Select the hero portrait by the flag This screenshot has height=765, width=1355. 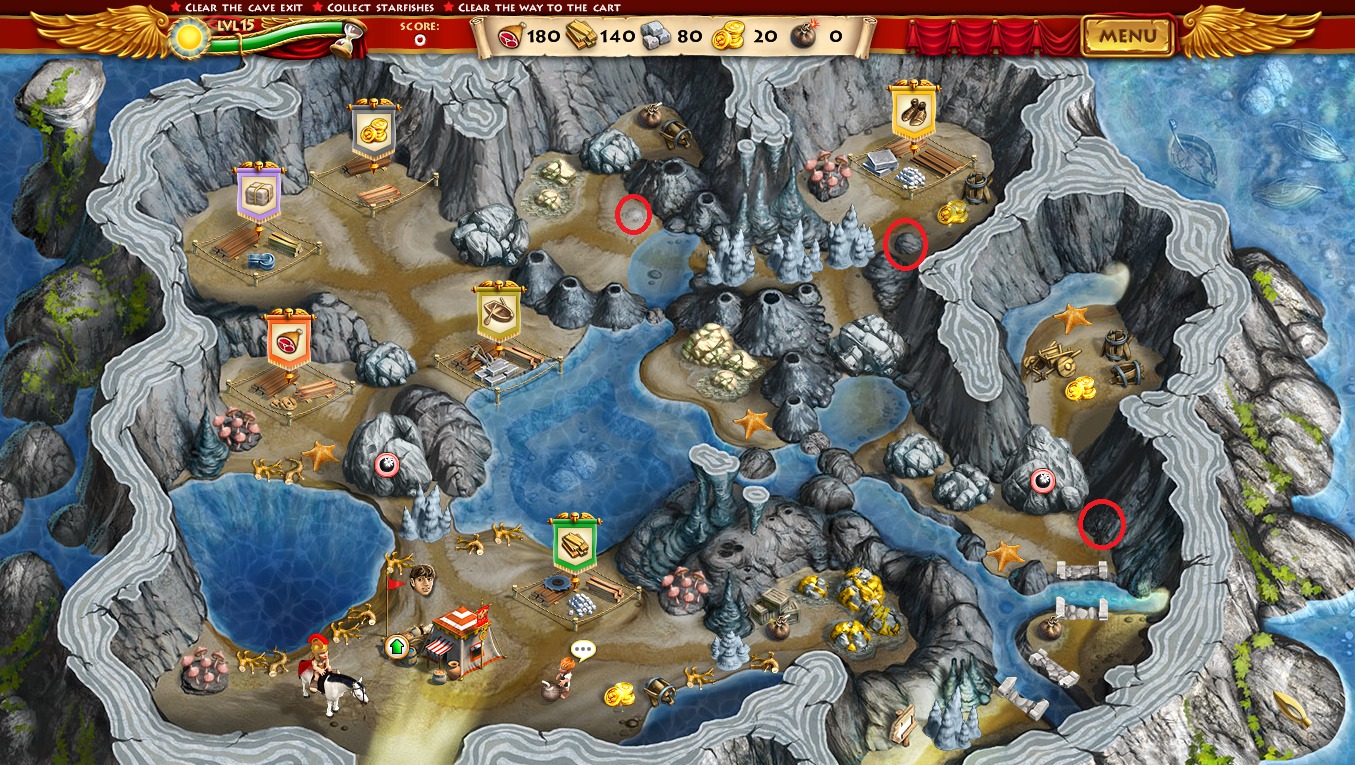point(422,580)
